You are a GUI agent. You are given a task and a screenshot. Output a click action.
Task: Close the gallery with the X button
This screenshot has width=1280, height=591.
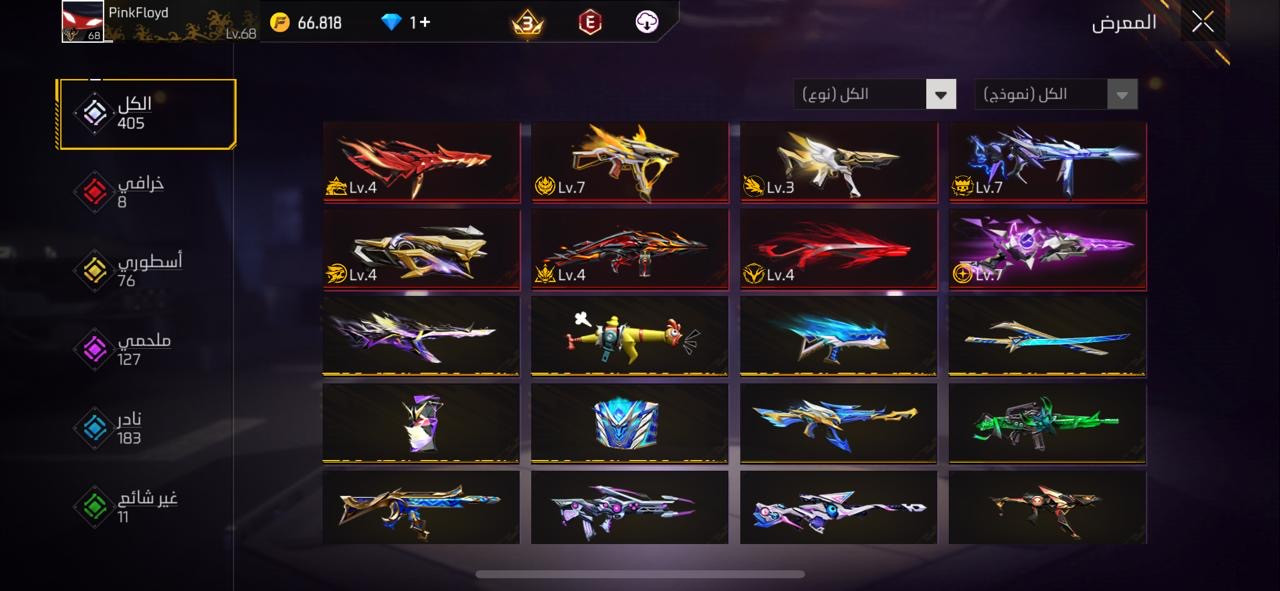pos(1202,22)
